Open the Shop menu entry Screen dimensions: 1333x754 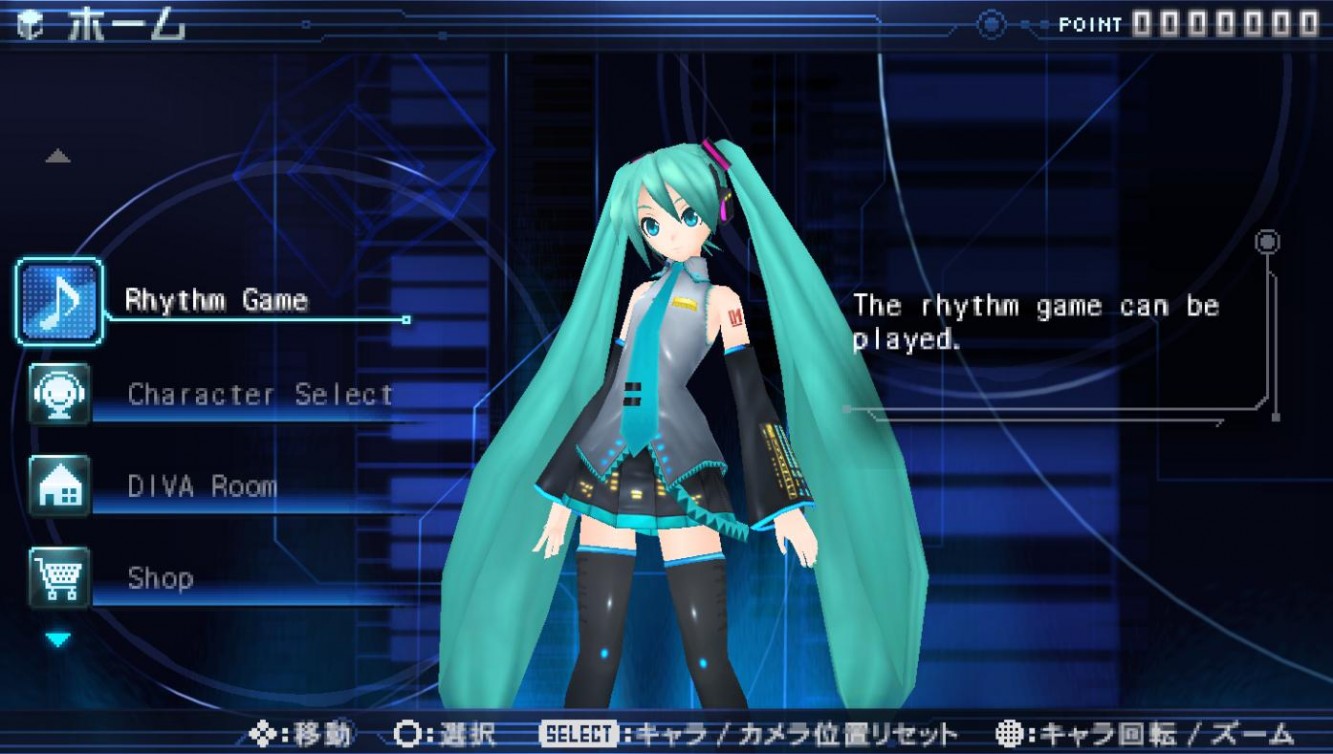click(160, 578)
